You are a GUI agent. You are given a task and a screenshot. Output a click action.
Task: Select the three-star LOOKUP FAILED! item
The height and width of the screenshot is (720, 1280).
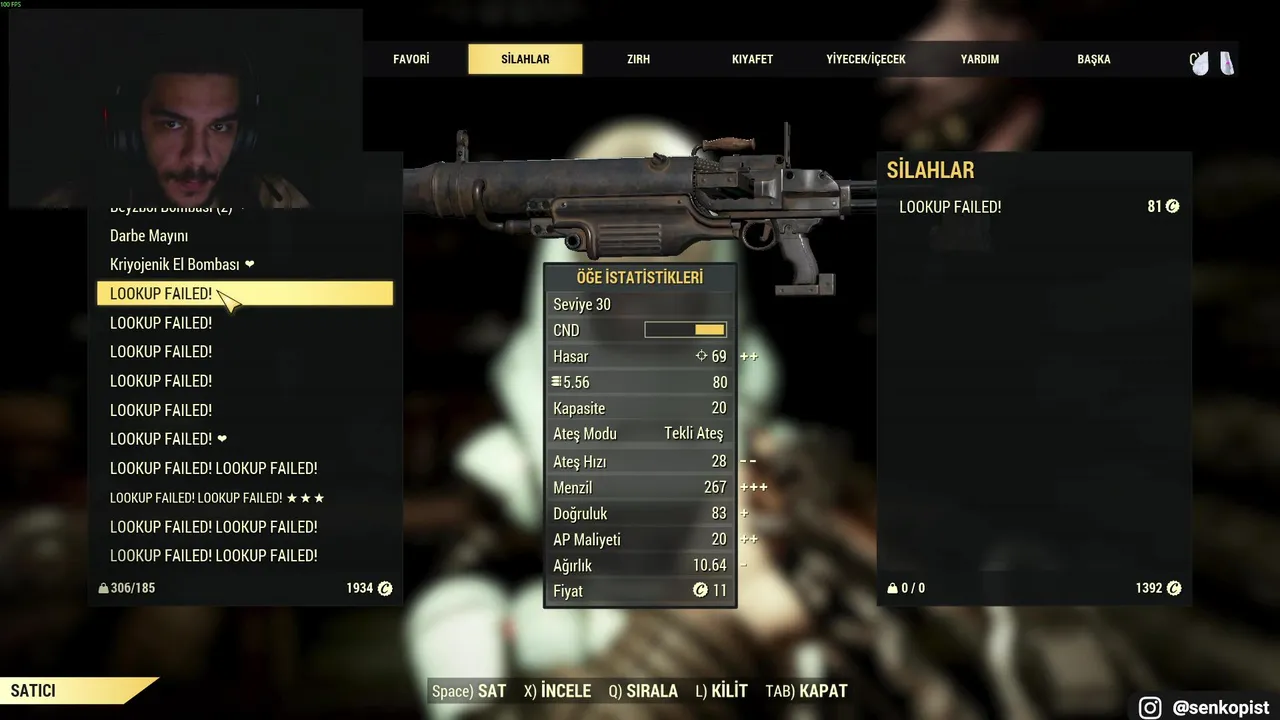tap(217, 498)
